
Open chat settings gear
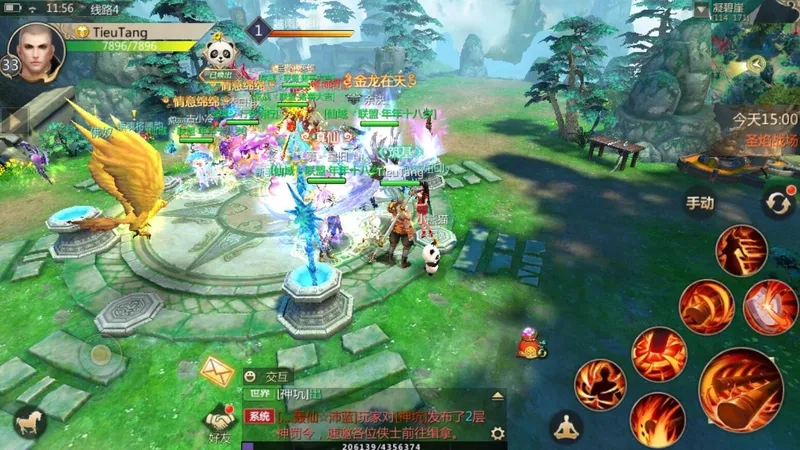point(498,433)
